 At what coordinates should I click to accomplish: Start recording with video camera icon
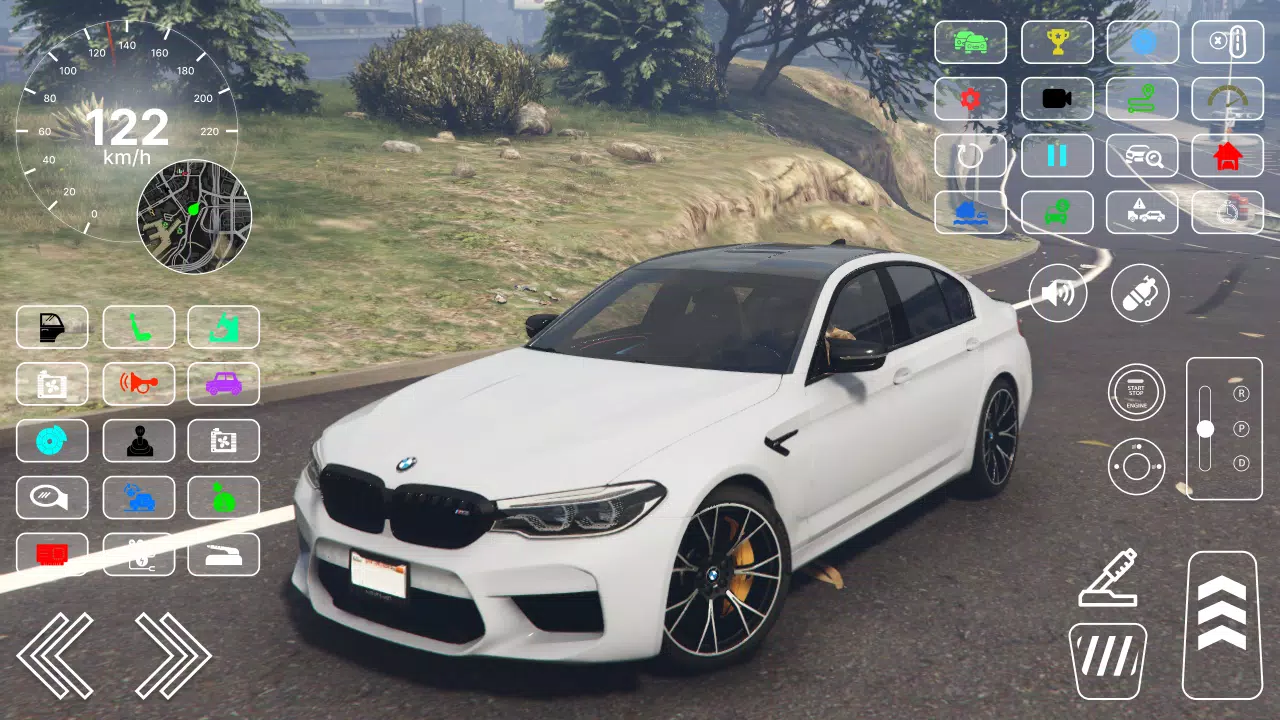(1058, 99)
